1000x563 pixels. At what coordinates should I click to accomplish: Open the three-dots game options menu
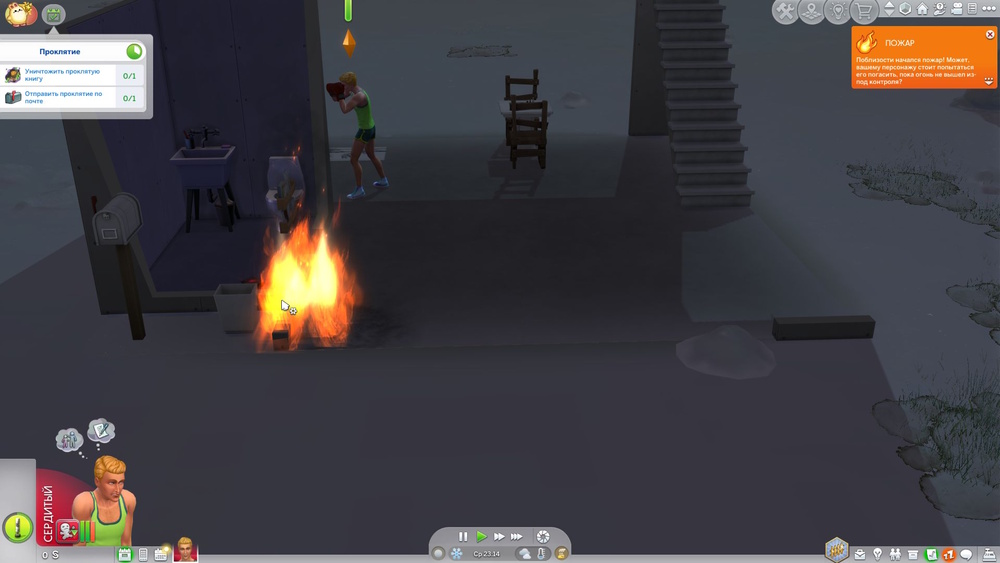pos(989,9)
